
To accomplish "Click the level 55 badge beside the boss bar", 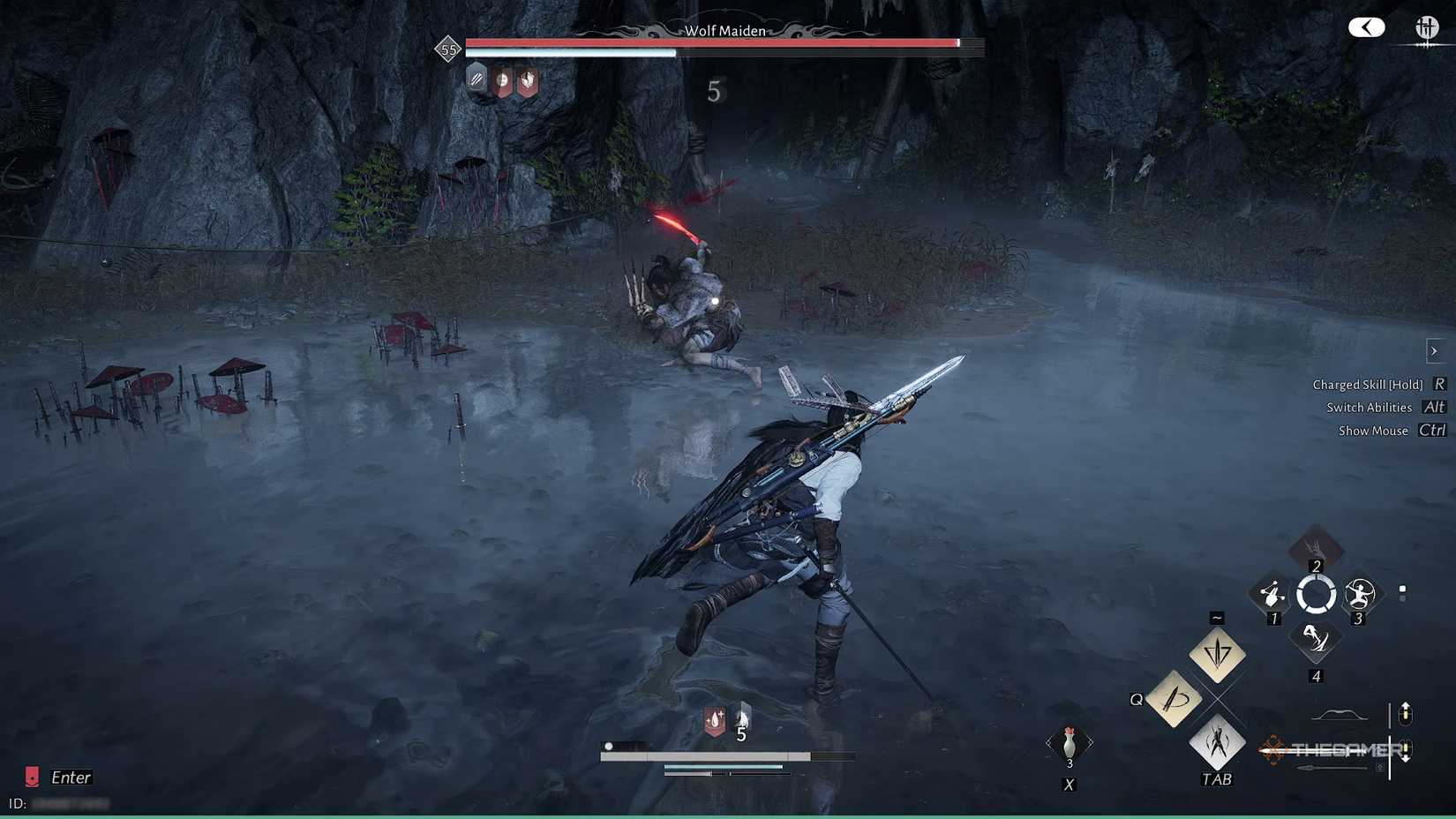I will [448, 49].
